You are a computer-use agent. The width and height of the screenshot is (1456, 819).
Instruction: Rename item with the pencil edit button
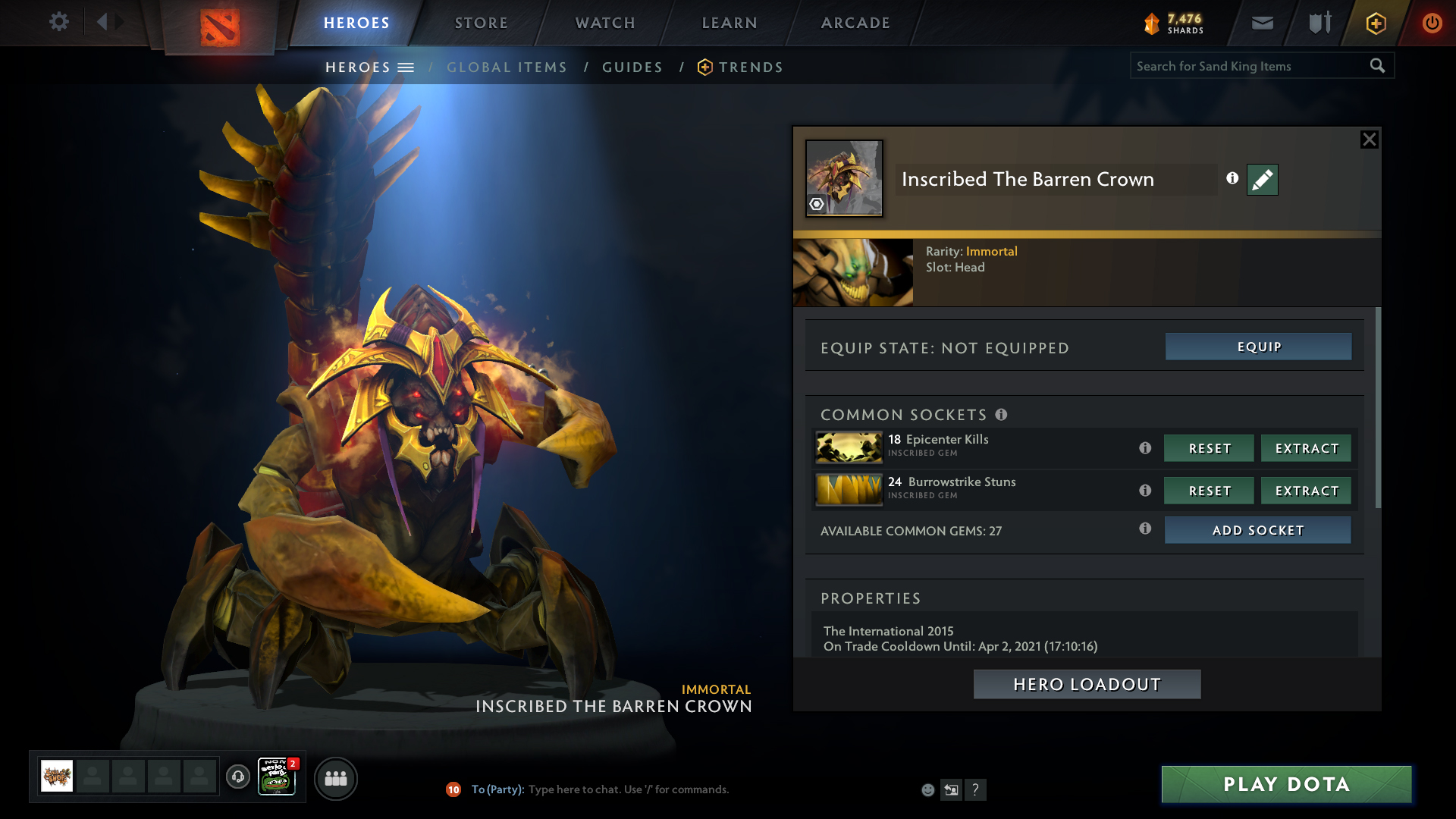pyautogui.click(x=1262, y=180)
